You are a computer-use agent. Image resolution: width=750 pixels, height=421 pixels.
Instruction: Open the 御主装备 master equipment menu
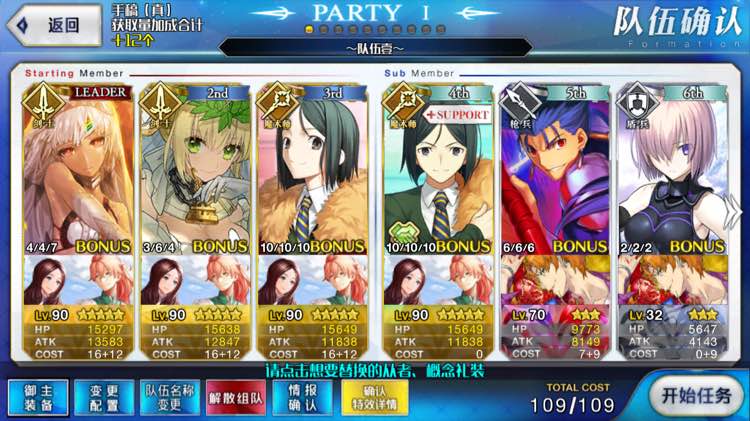(32, 396)
